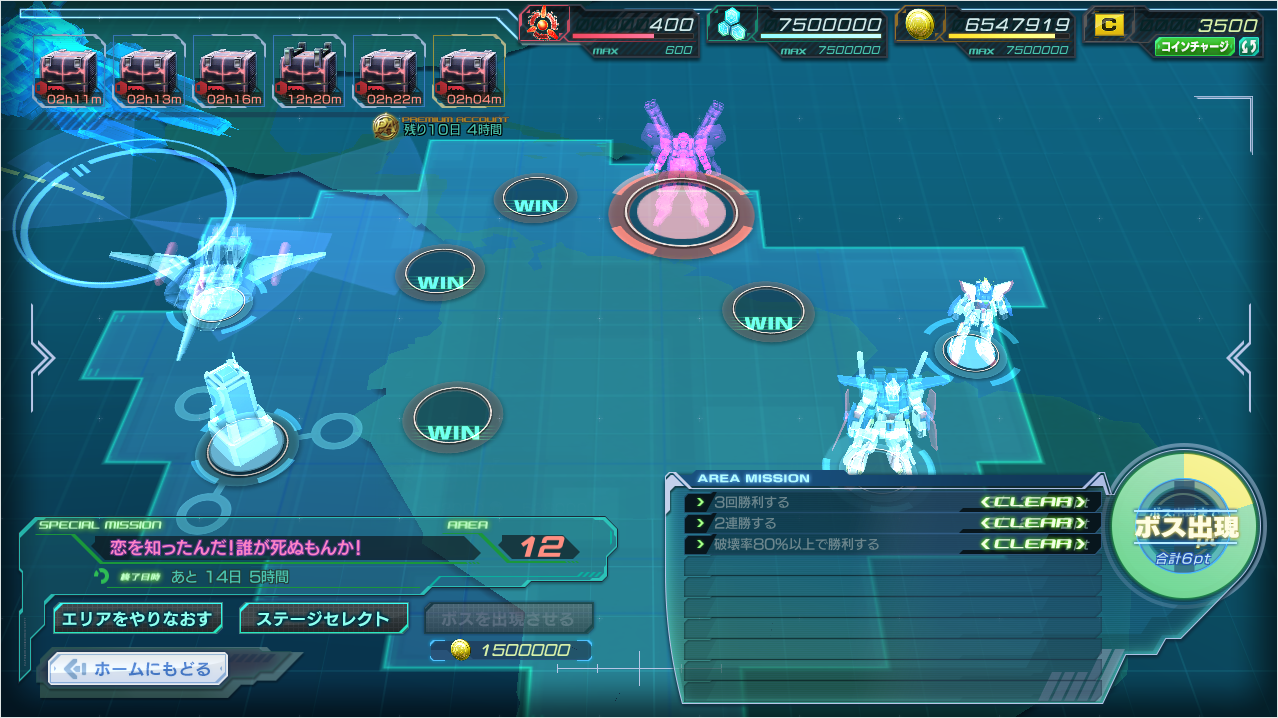Click the green refresh arrows icon
The height and width of the screenshot is (718, 1278).
pyautogui.click(x=1249, y=47)
